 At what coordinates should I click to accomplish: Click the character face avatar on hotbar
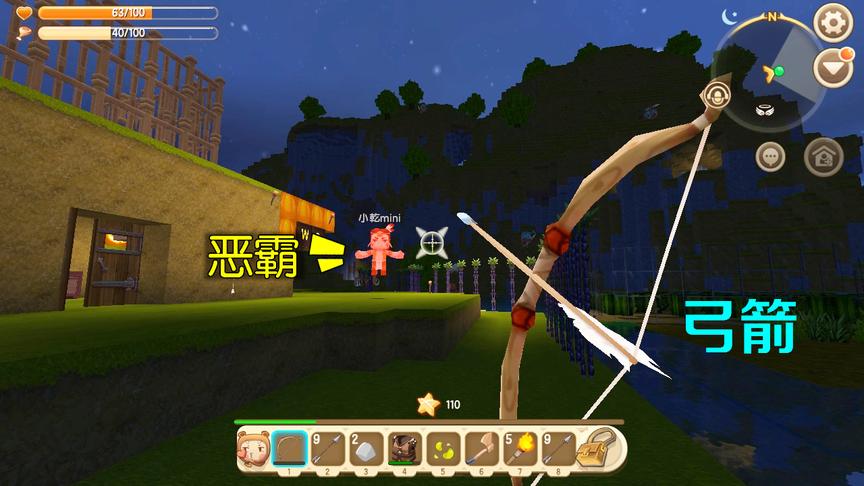coord(251,449)
